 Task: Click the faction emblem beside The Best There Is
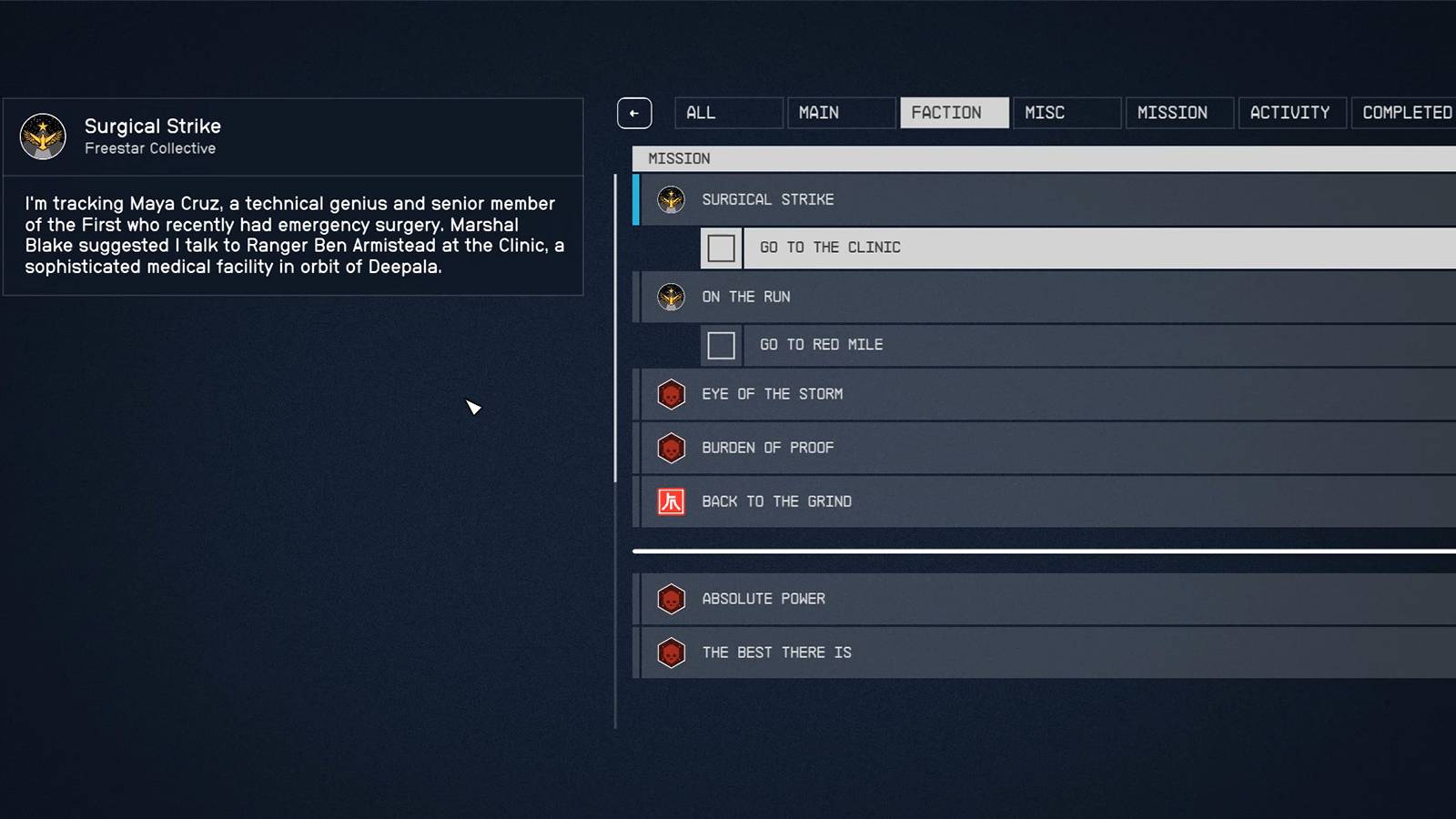[x=671, y=652]
